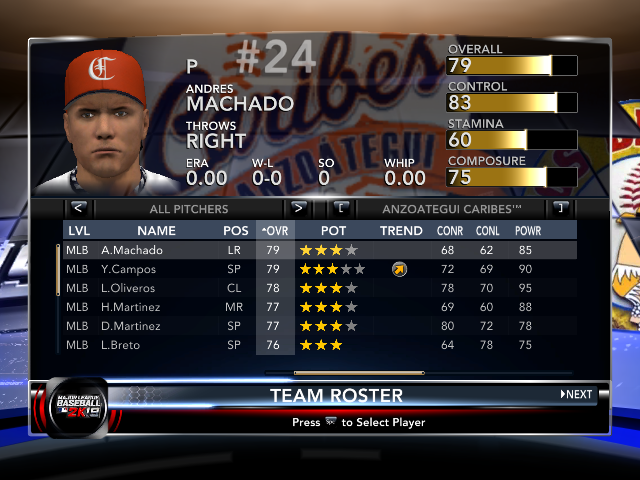Sort roster by the POWR column

(x=527, y=231)
